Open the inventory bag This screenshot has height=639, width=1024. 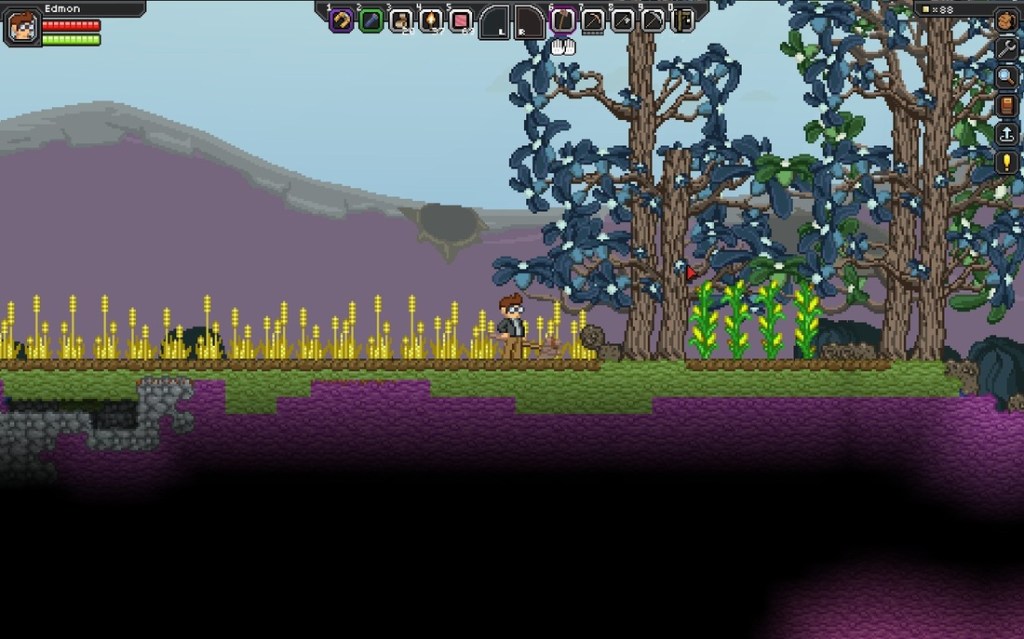coord(1005,20)
